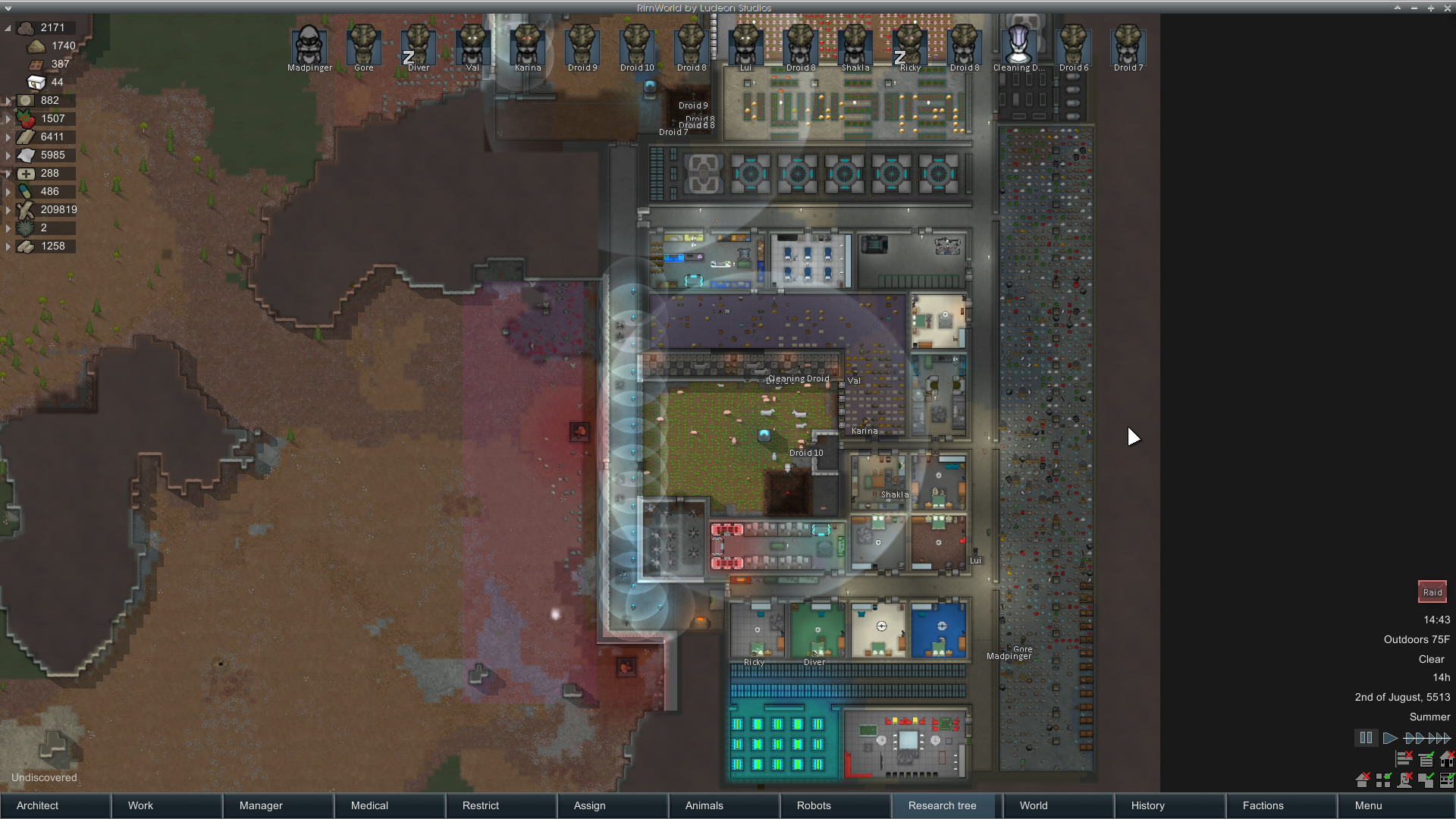Maximize the RimWorld window
Viewport: 1456px width, 819px height.
point(1431,8)
